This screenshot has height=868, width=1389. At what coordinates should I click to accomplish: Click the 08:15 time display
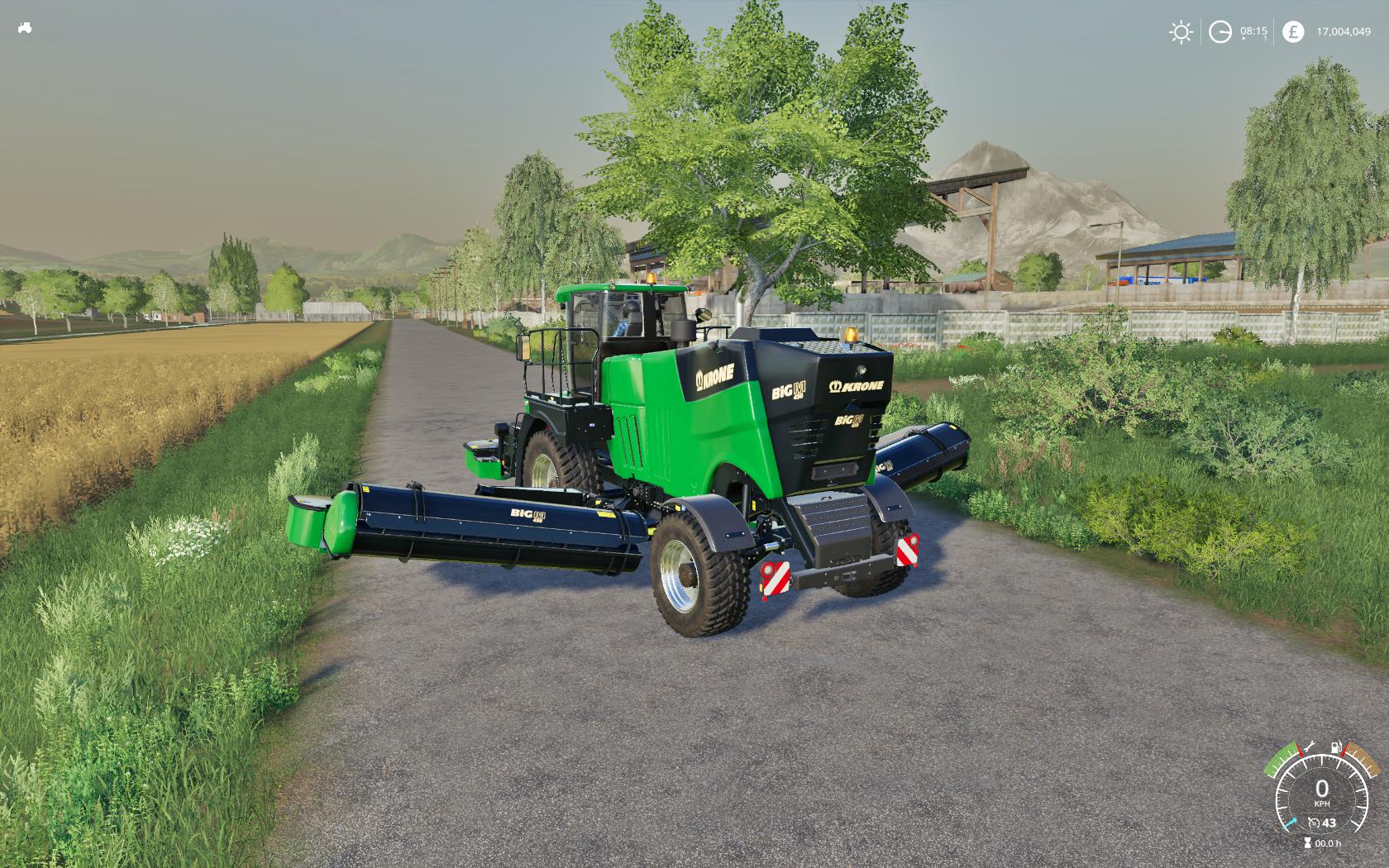pyautogui.click(x=1254, y=31)
